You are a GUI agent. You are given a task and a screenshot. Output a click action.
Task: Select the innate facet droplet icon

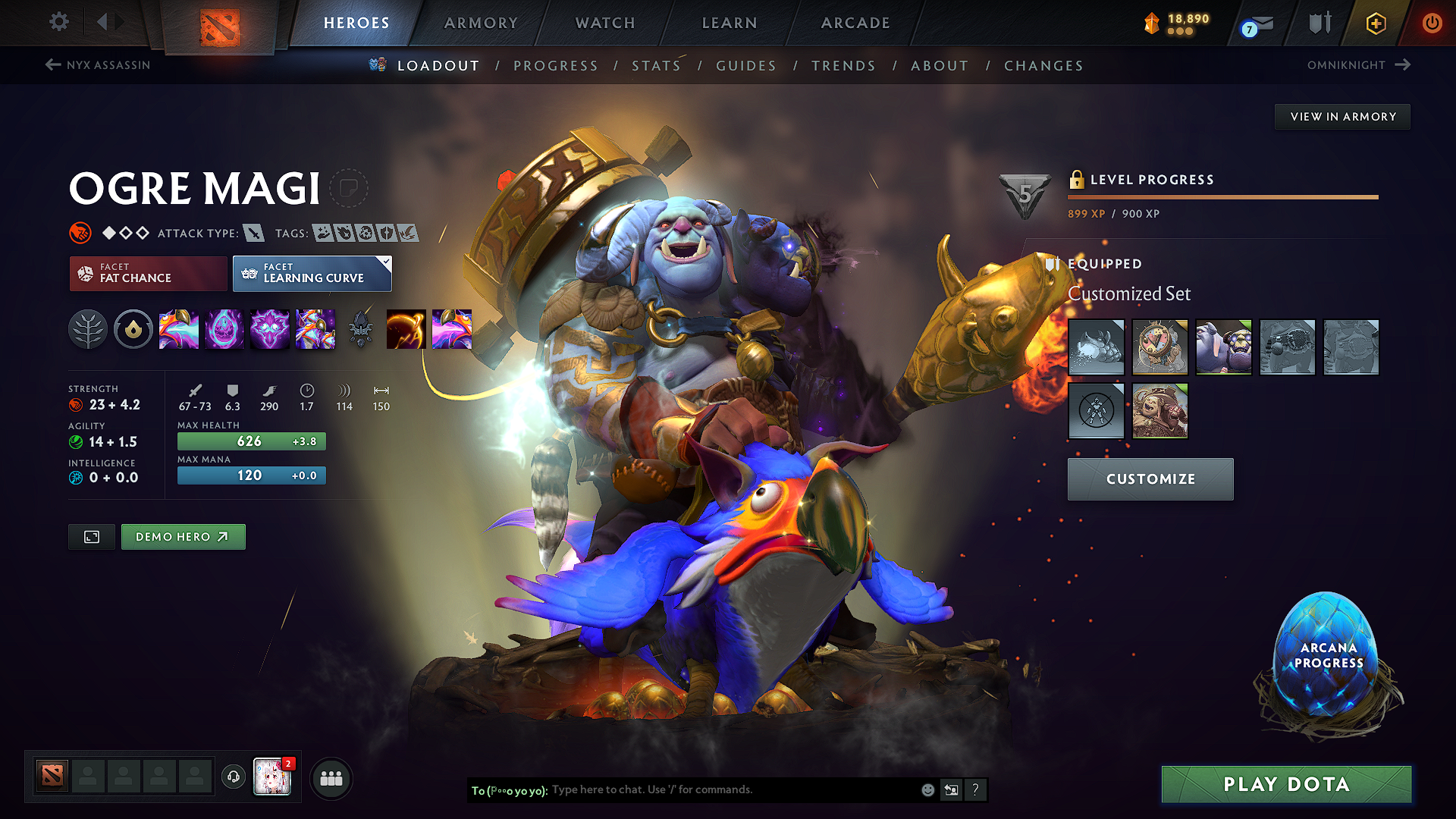click(133, 329)
